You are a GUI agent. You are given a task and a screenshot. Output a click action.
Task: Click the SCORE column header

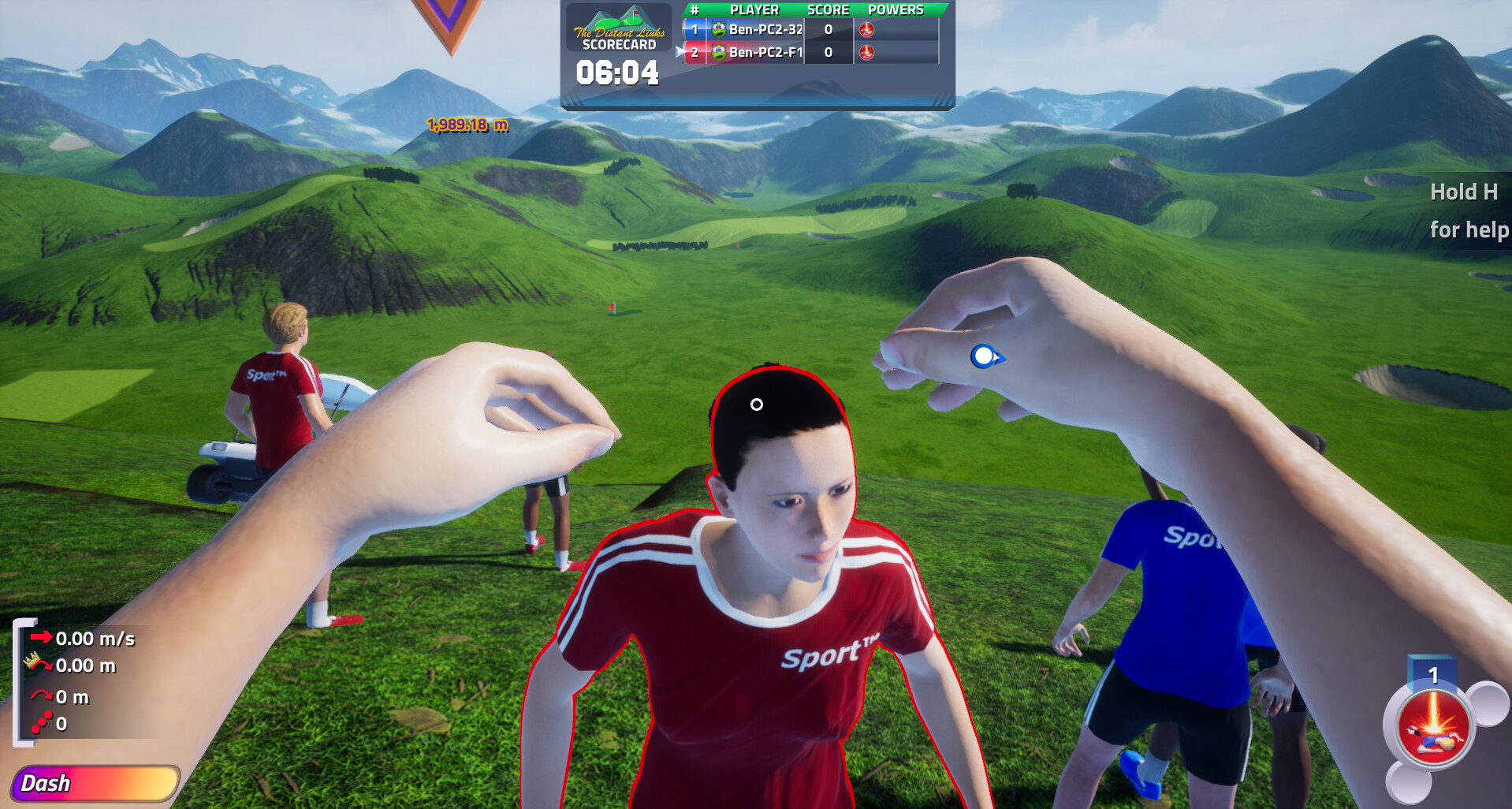click(828, 9)
